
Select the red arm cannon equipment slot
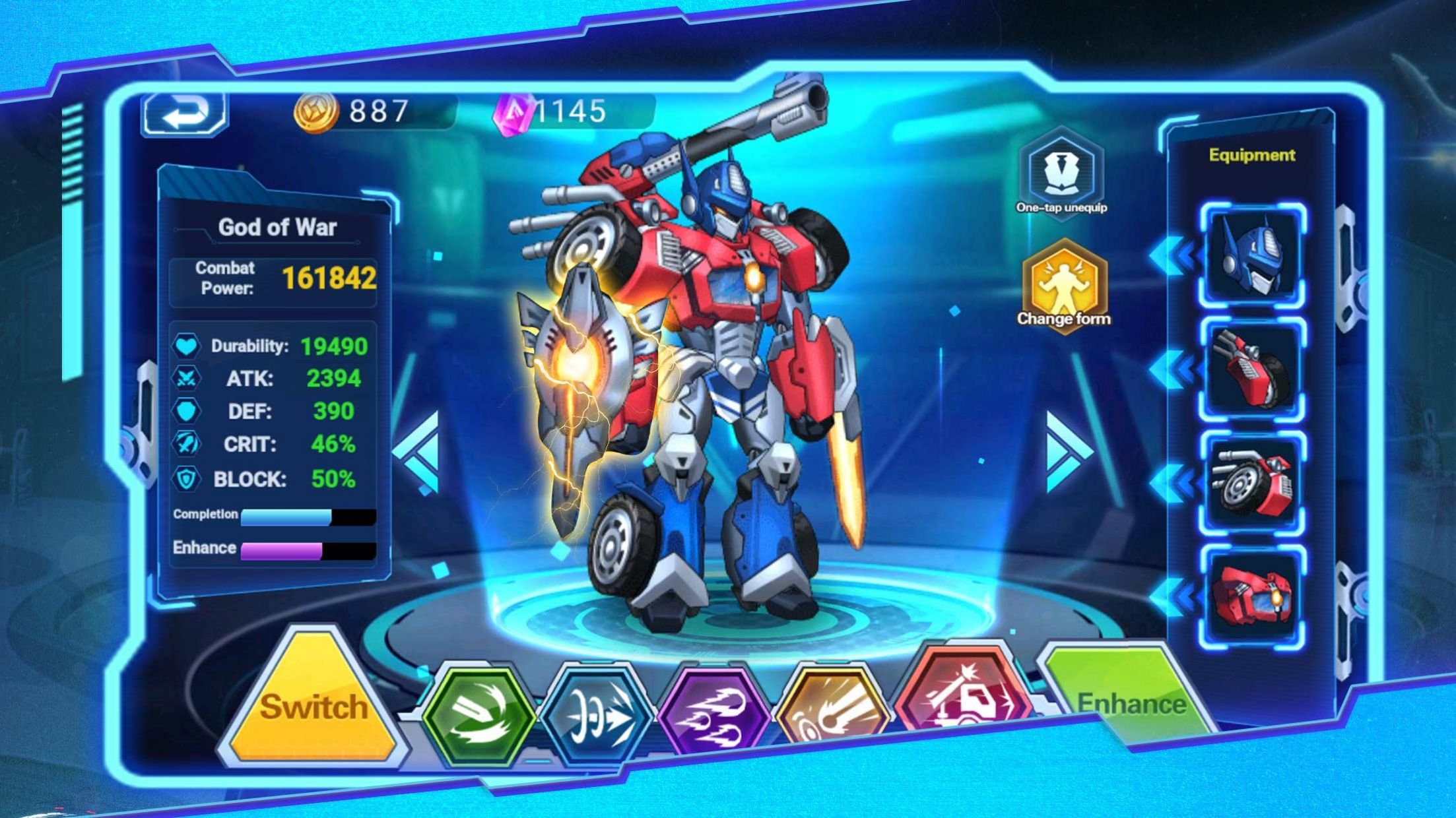coord(1251,369)
